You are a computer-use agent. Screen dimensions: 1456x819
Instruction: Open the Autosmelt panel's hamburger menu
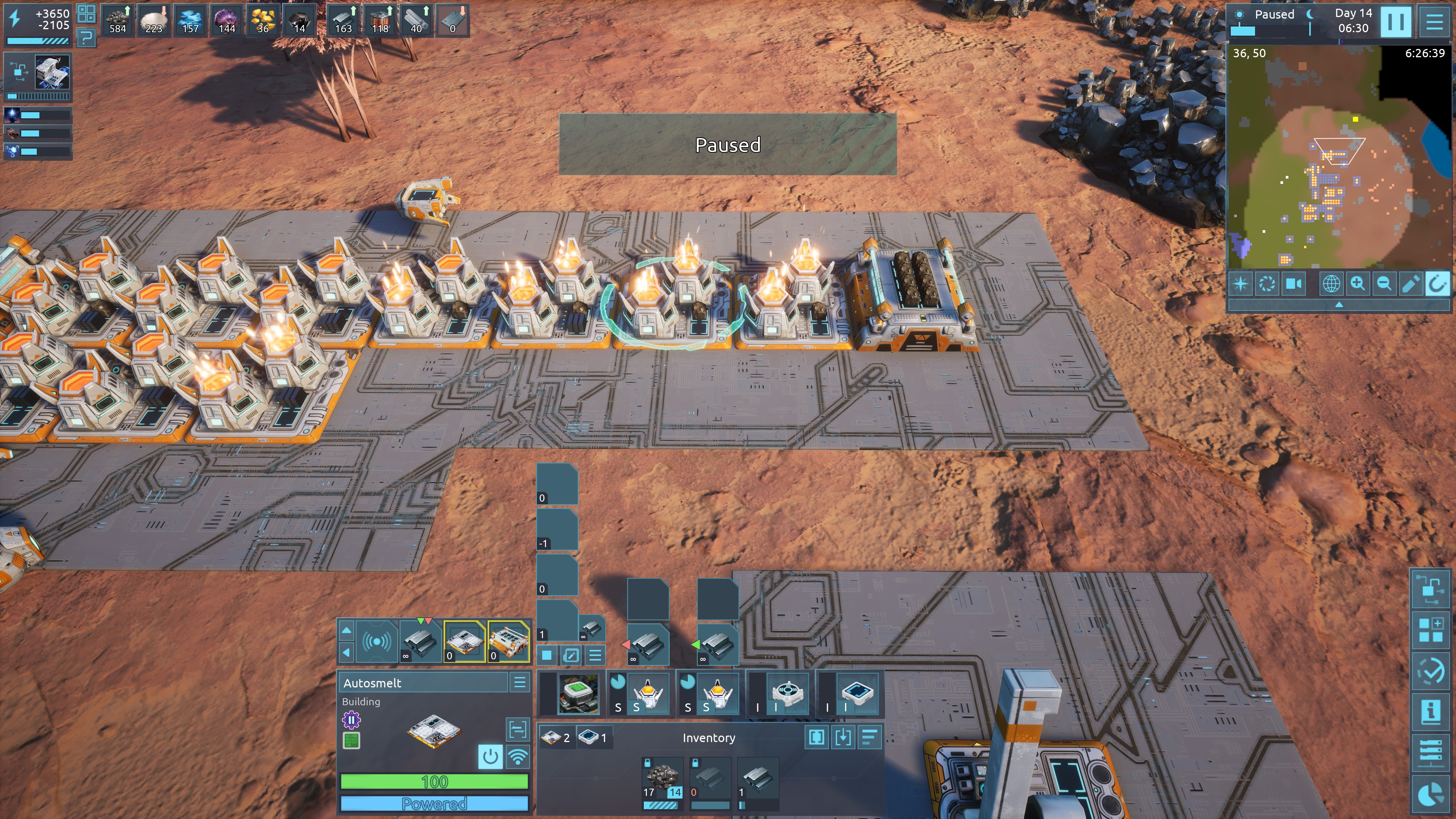coord(519,682)
